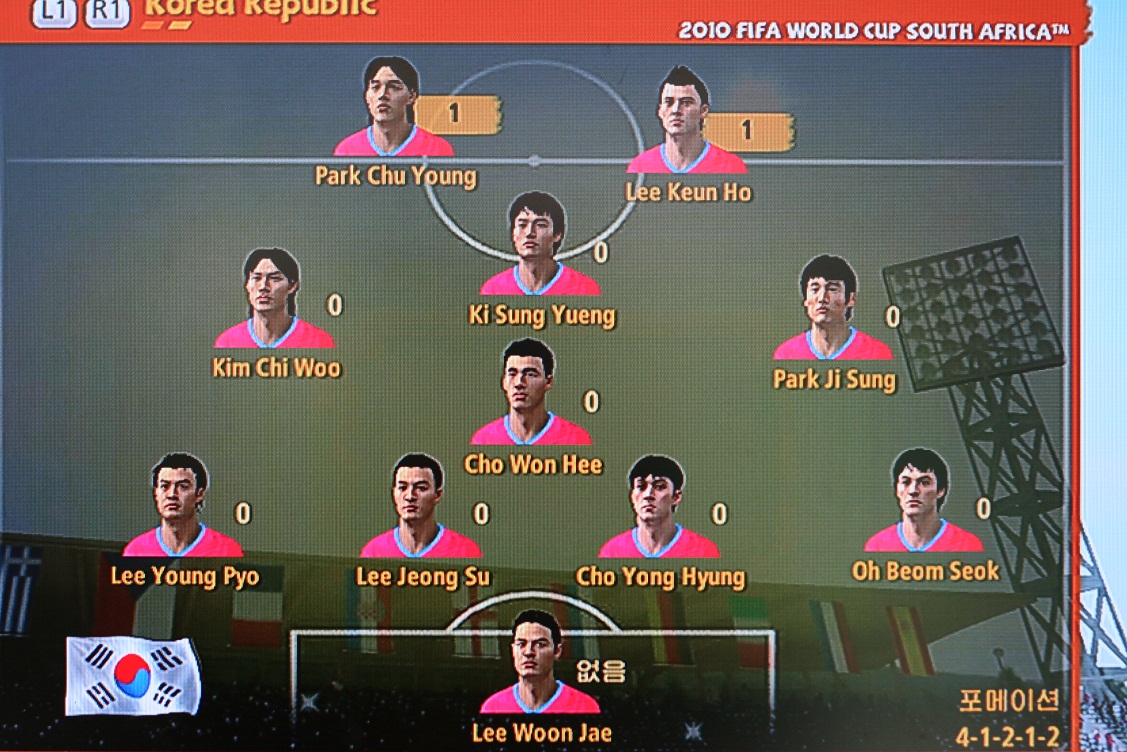The width and height of the screenshot is (1127, 752).
Task: Choose forward Lee Keun Ho
Action: (x=686, y=118)
